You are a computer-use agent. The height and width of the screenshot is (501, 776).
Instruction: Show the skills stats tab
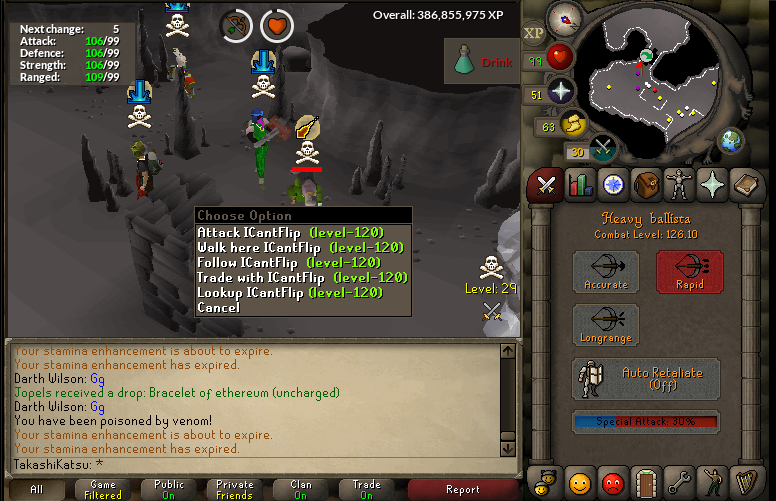pyautogui.click(x=580, y=184)
